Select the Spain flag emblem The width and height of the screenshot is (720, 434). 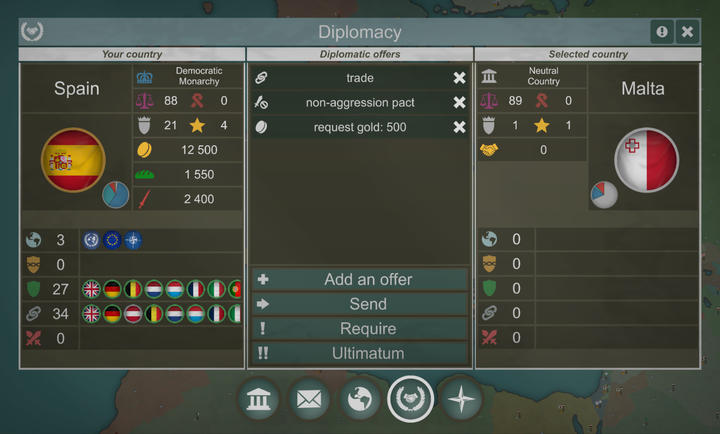(x=73, y=160)
